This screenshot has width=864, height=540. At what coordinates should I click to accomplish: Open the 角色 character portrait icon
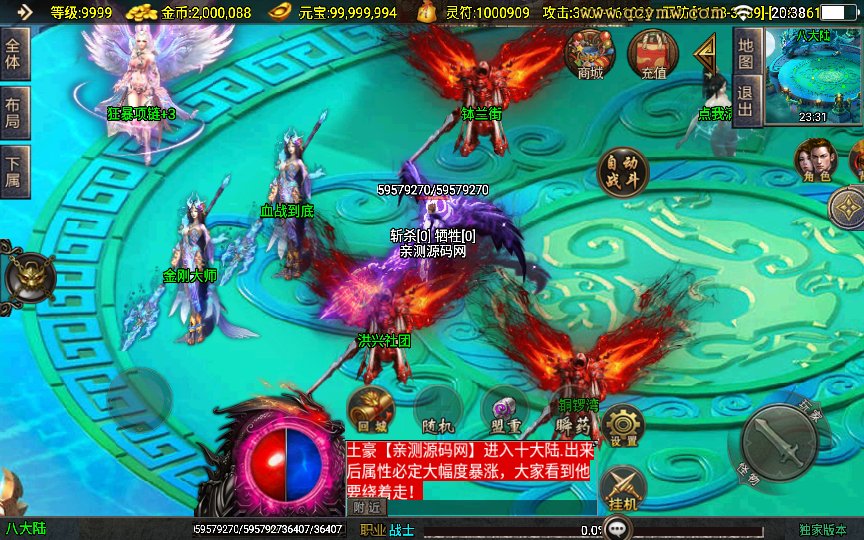[x=816, y=161]
